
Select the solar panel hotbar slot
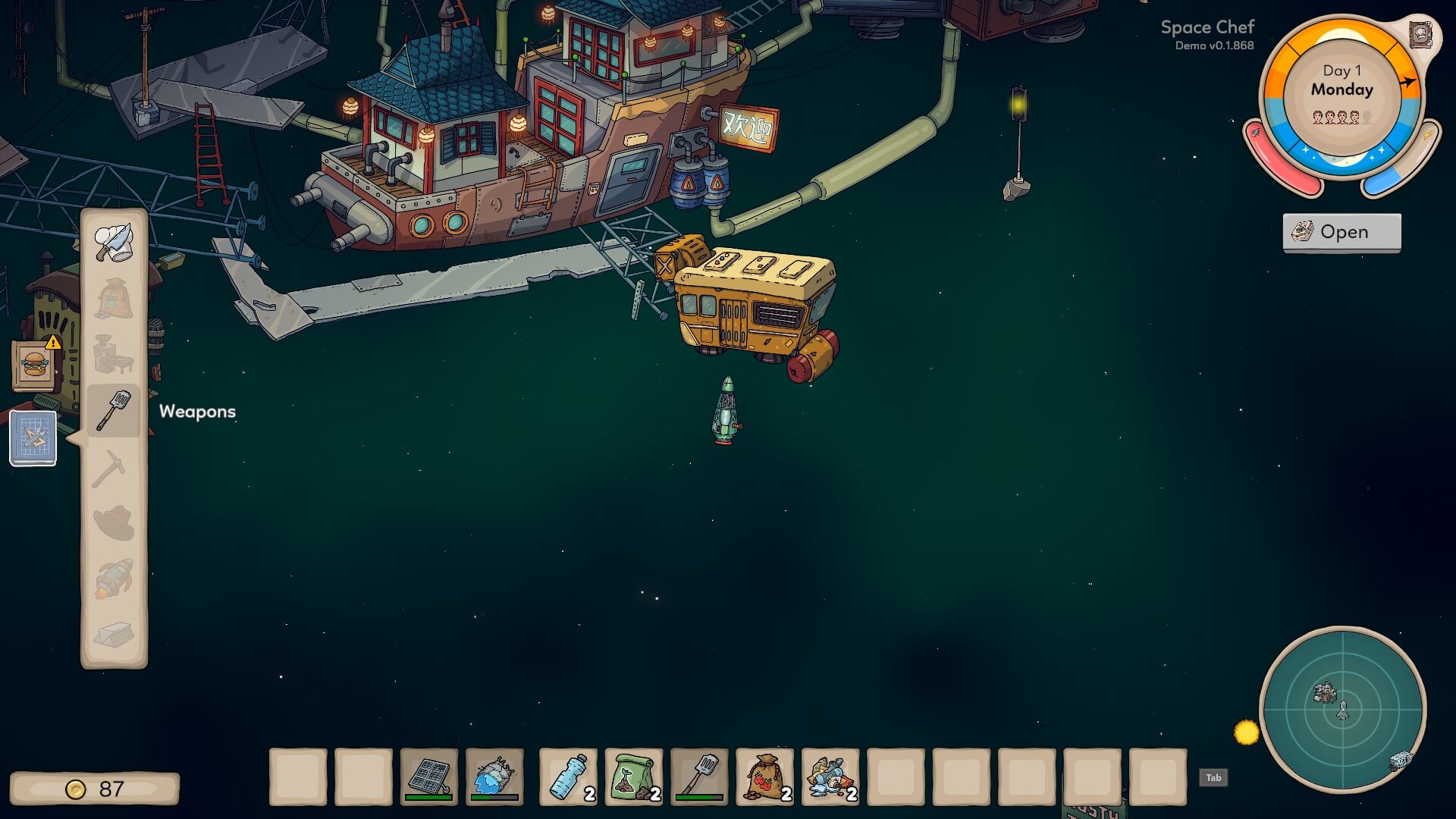(429, 777)
